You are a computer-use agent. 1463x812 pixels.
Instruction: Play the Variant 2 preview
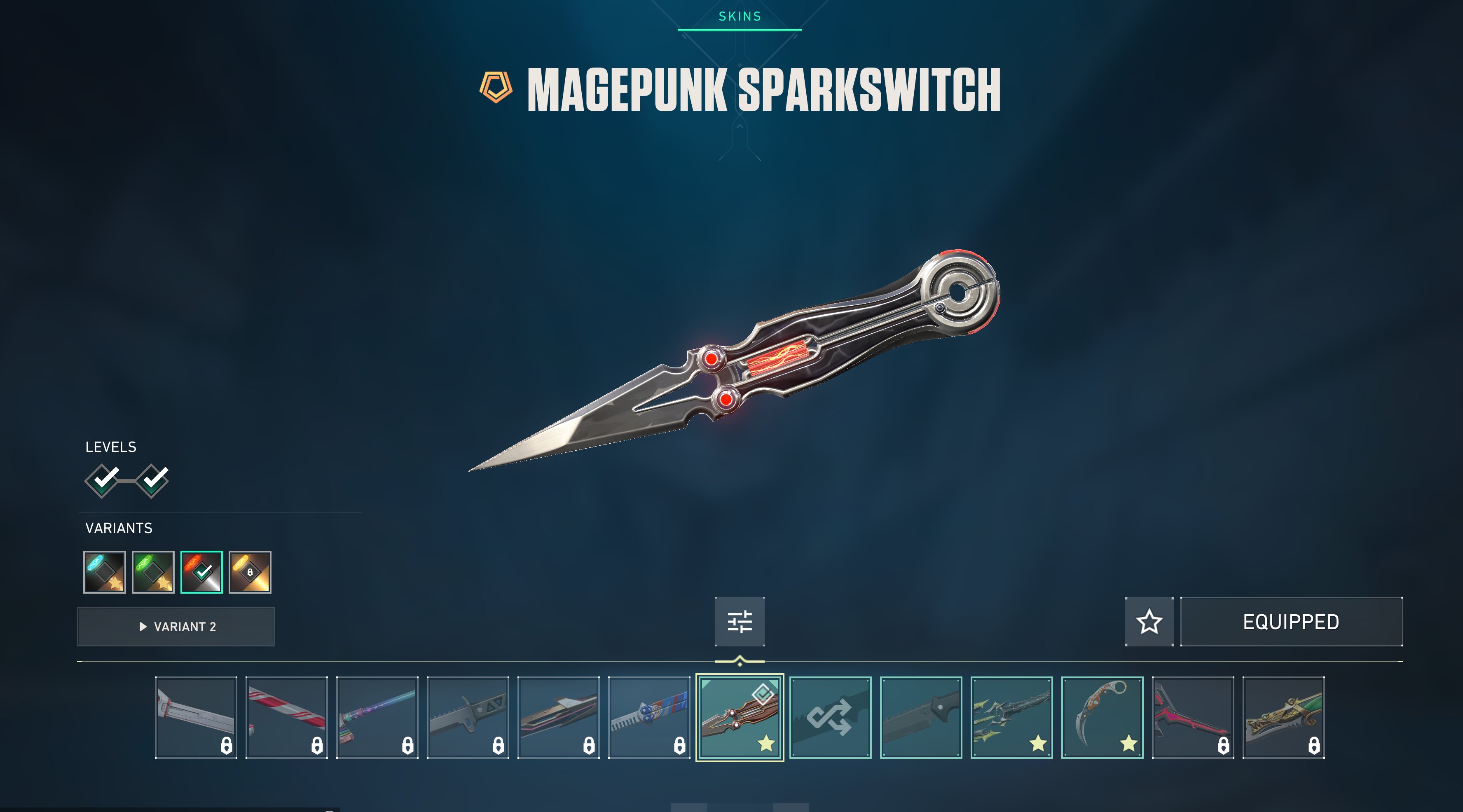coord(176,626)
